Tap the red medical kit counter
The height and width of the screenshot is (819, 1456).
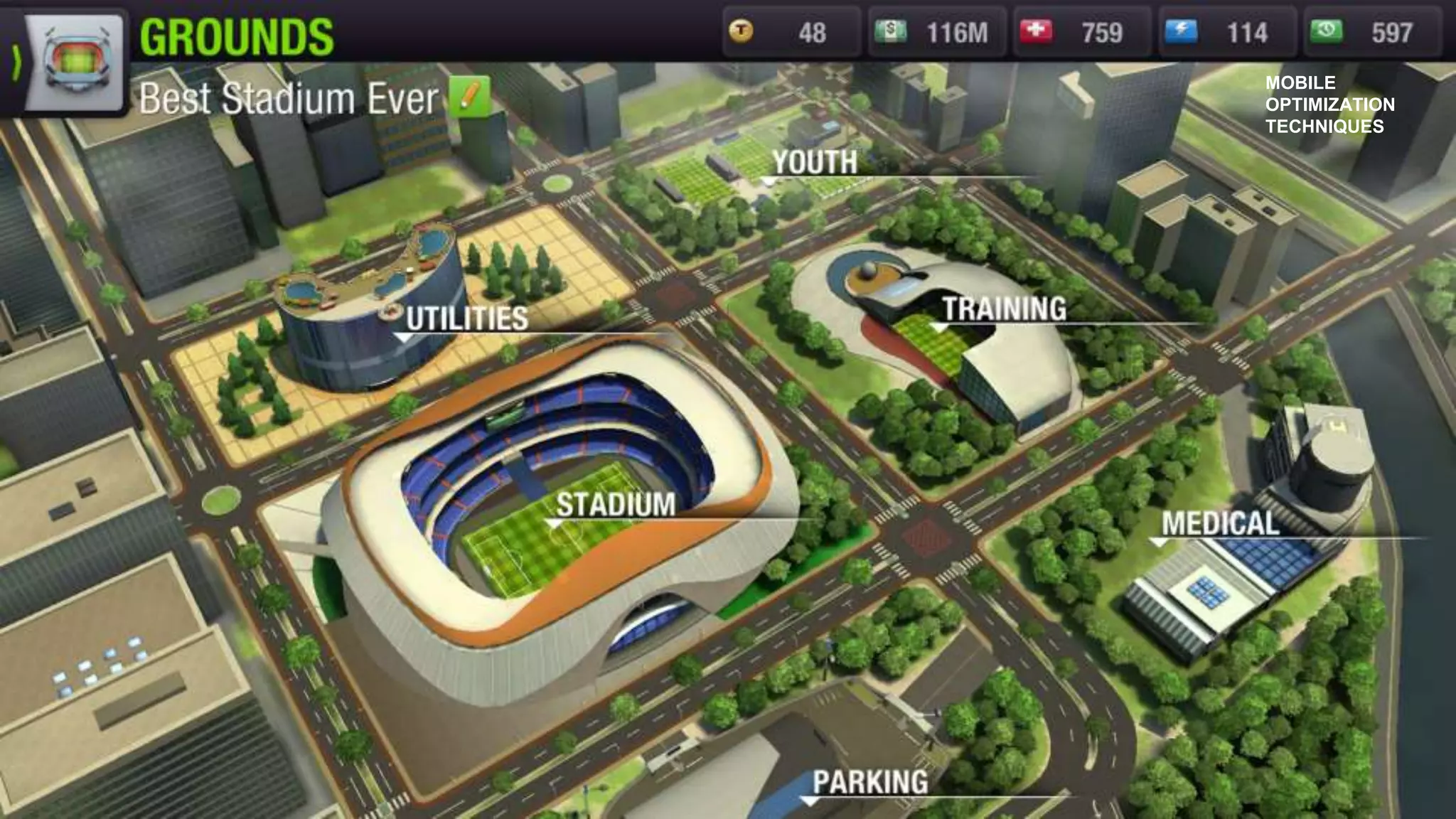click(x=1081, y=32)
